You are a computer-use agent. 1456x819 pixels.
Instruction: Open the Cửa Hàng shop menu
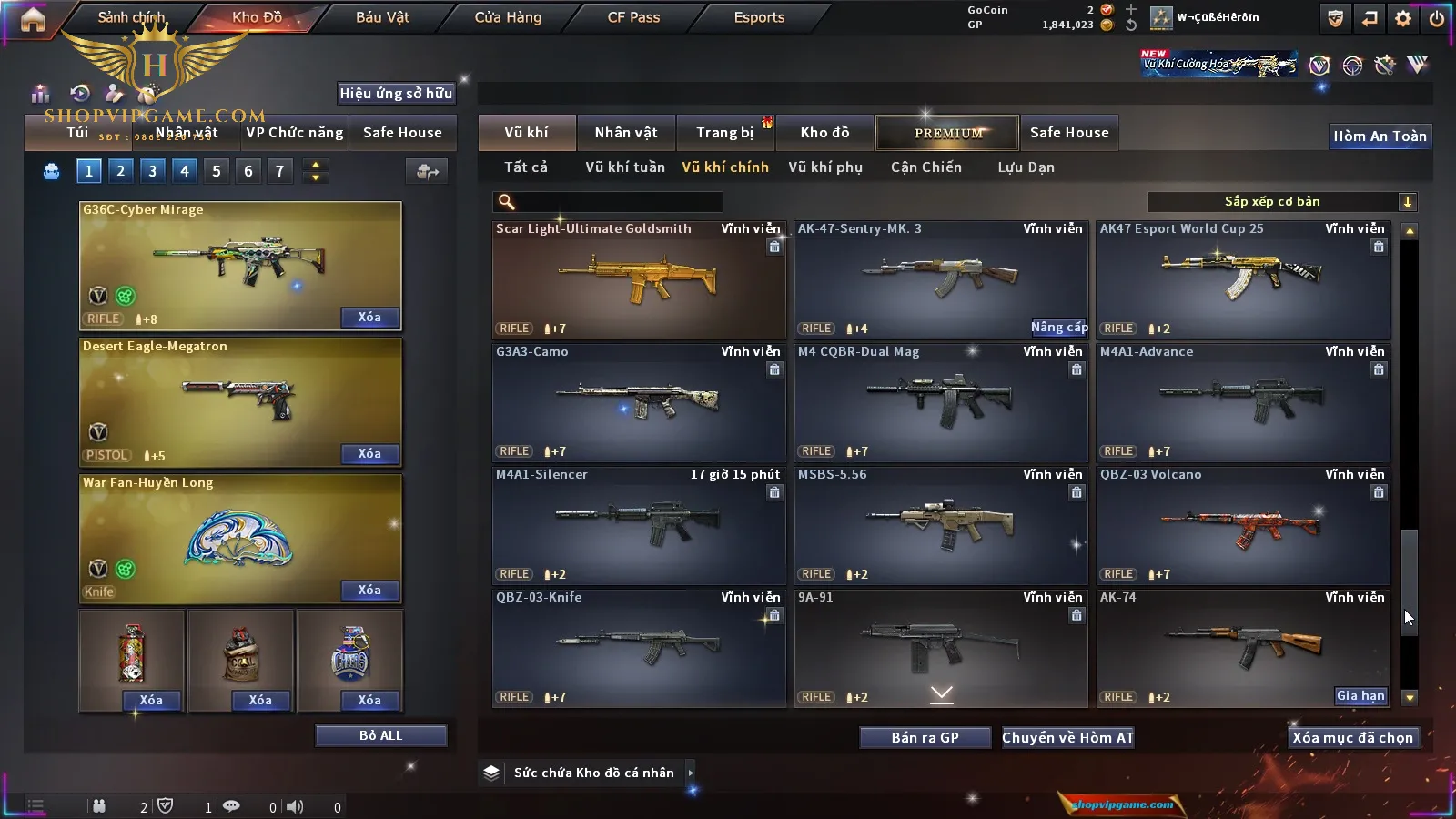[x=508, y=17]
